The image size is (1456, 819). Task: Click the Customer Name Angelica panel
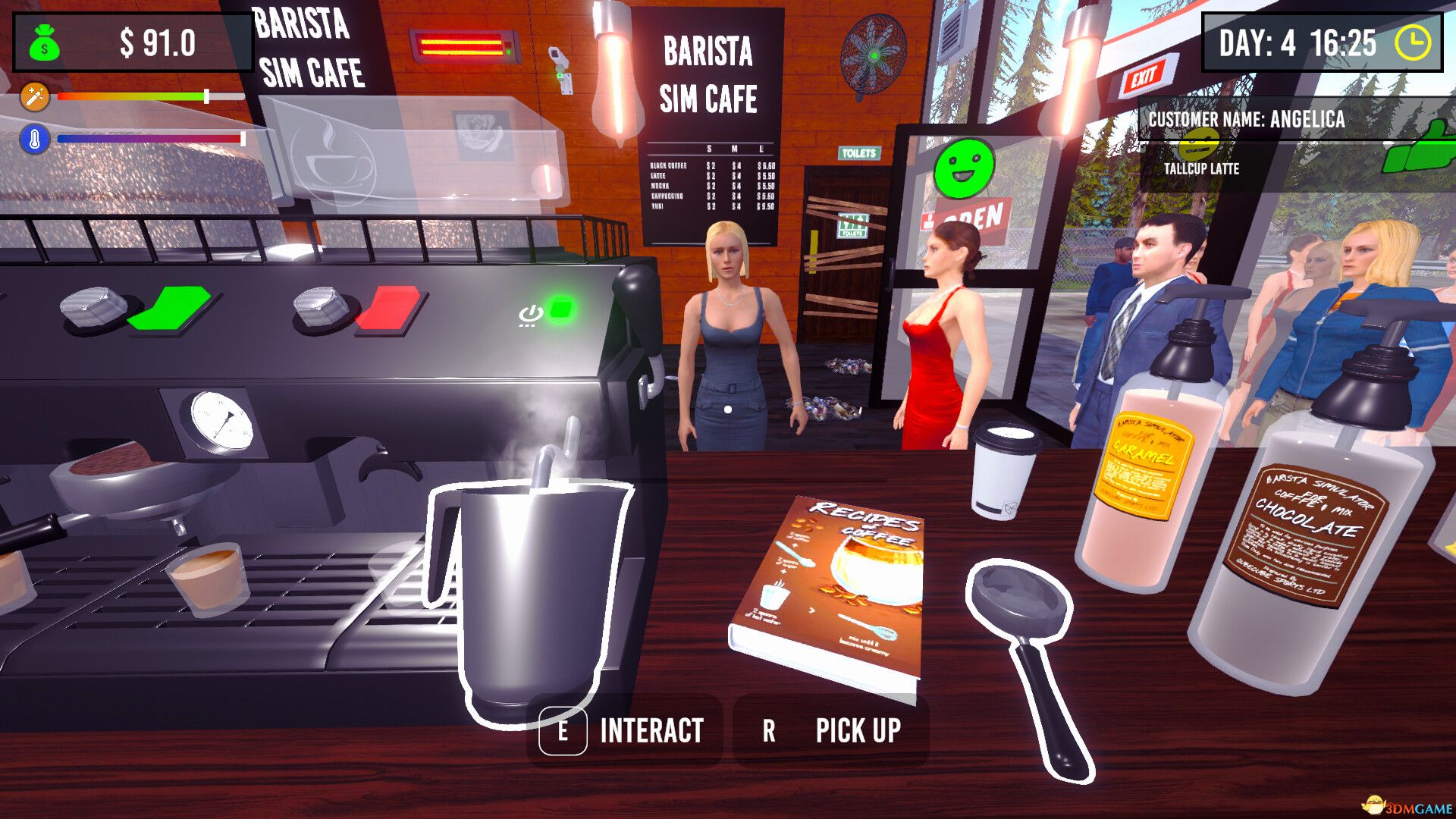(1245, 119)
